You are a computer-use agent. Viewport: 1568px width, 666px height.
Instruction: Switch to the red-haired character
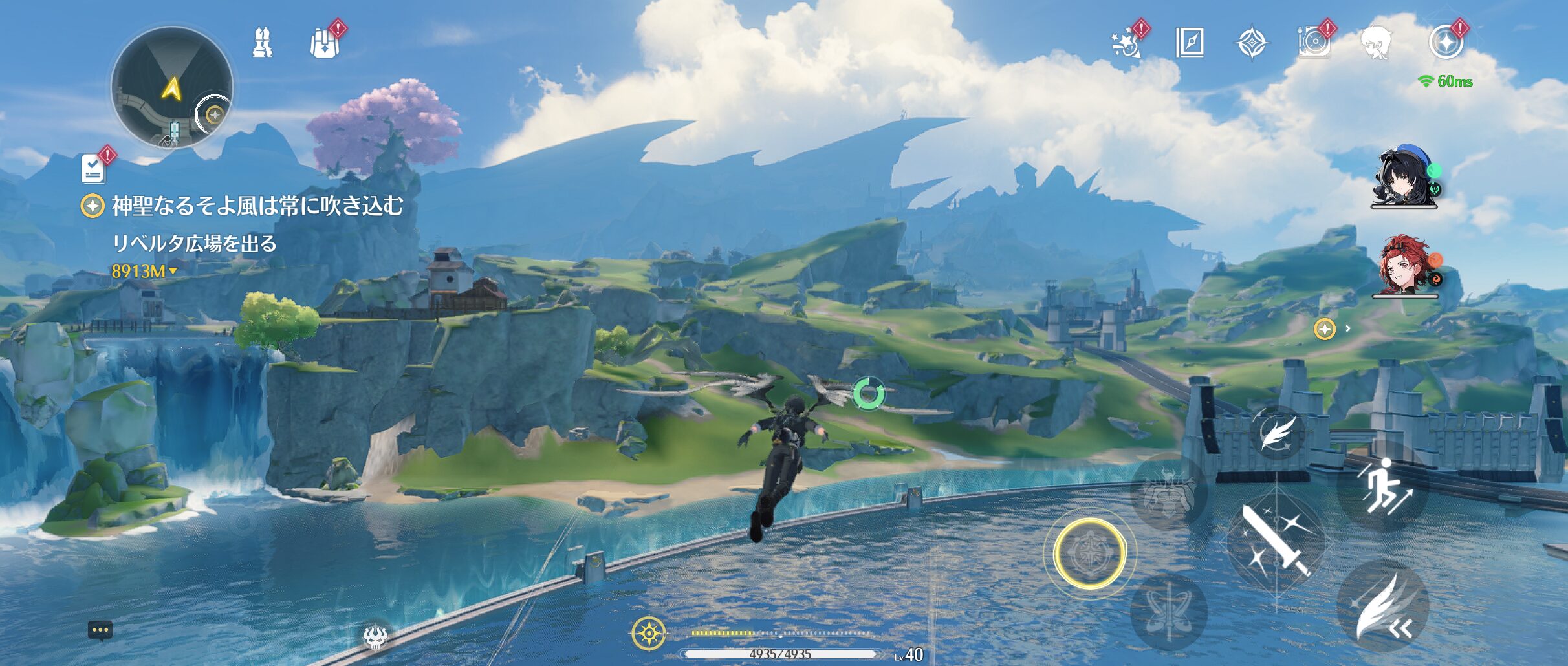pyautogui.click(x=1404, y=265)
